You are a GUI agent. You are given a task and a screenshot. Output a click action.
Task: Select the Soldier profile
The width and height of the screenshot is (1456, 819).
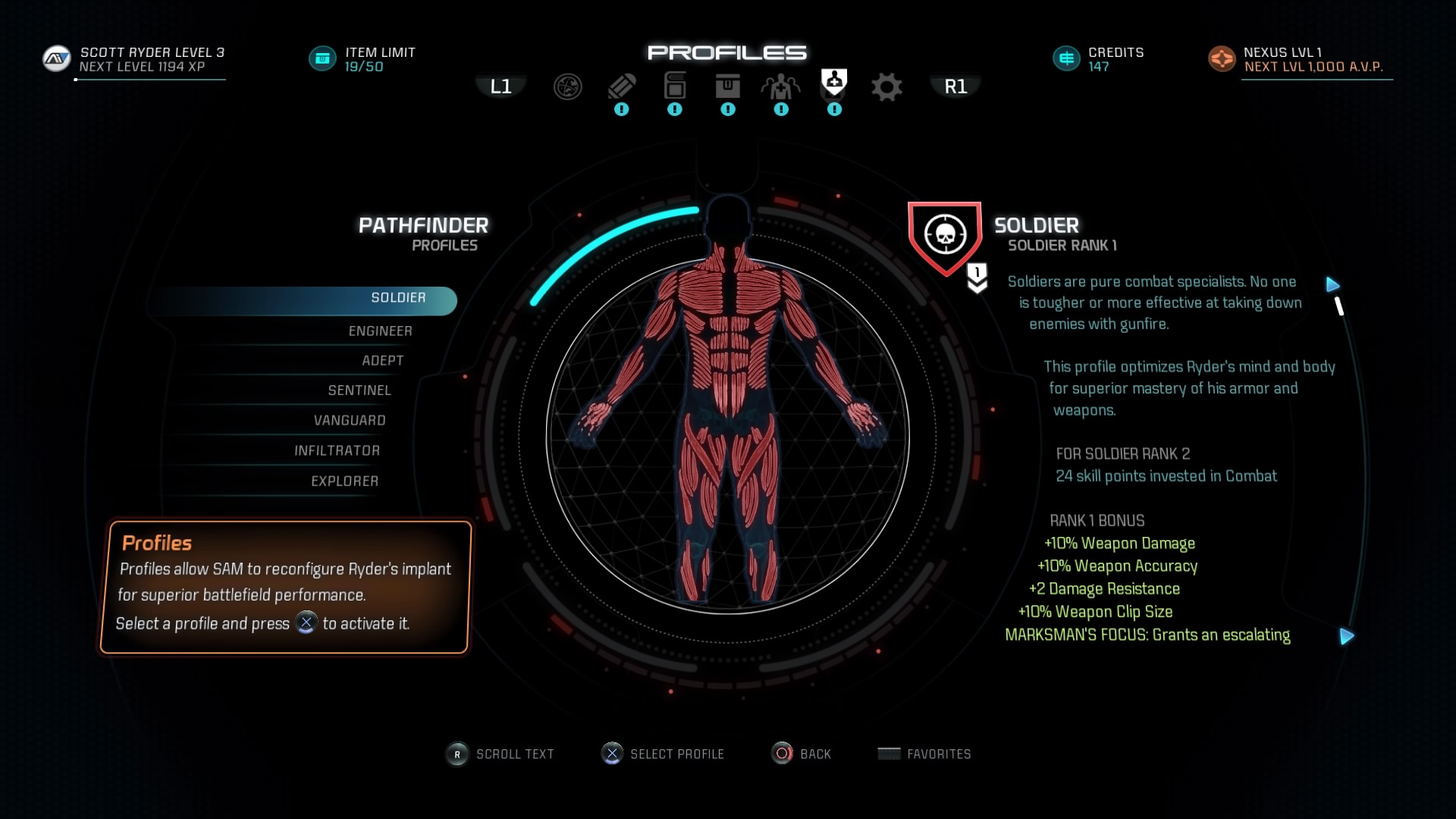click(398, 298)
